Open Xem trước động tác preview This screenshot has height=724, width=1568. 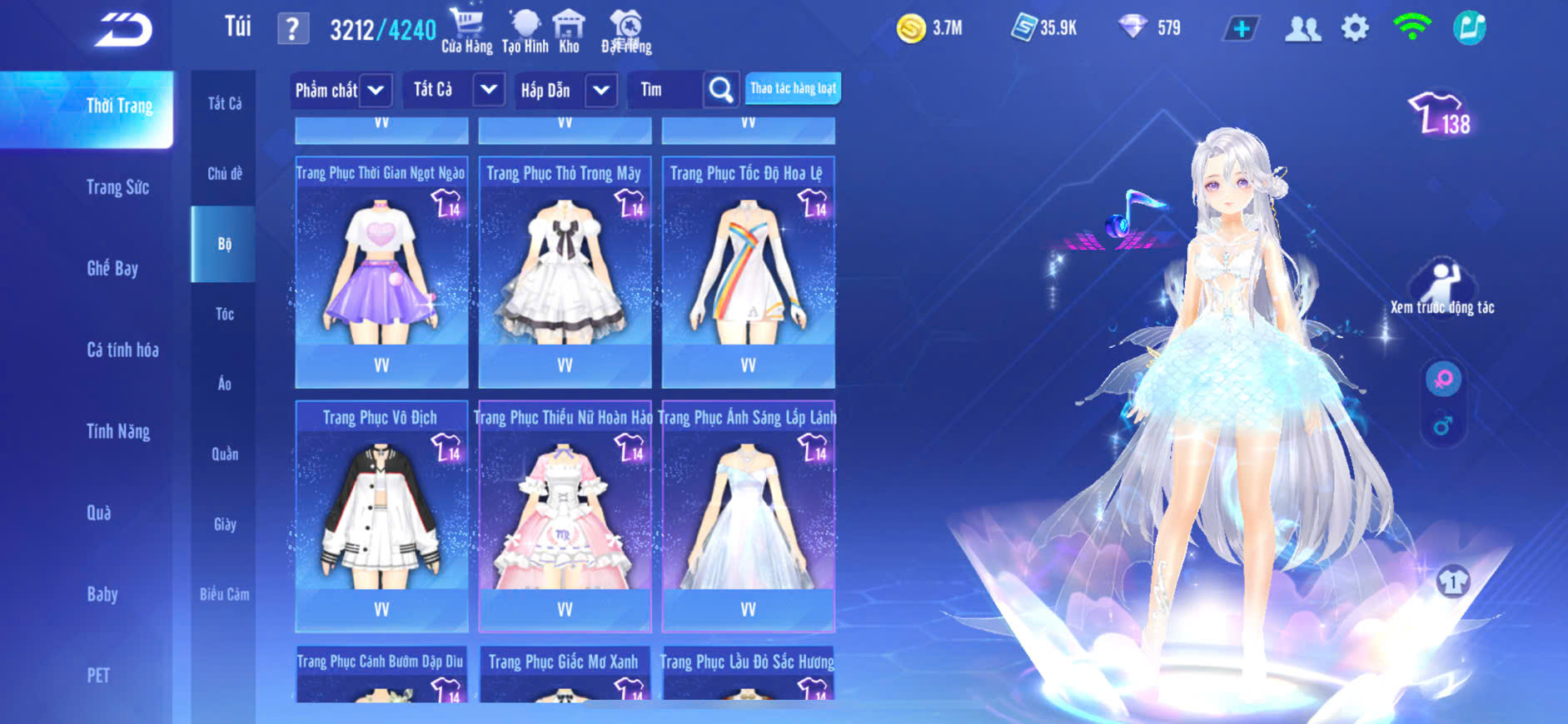point(1442,287)
